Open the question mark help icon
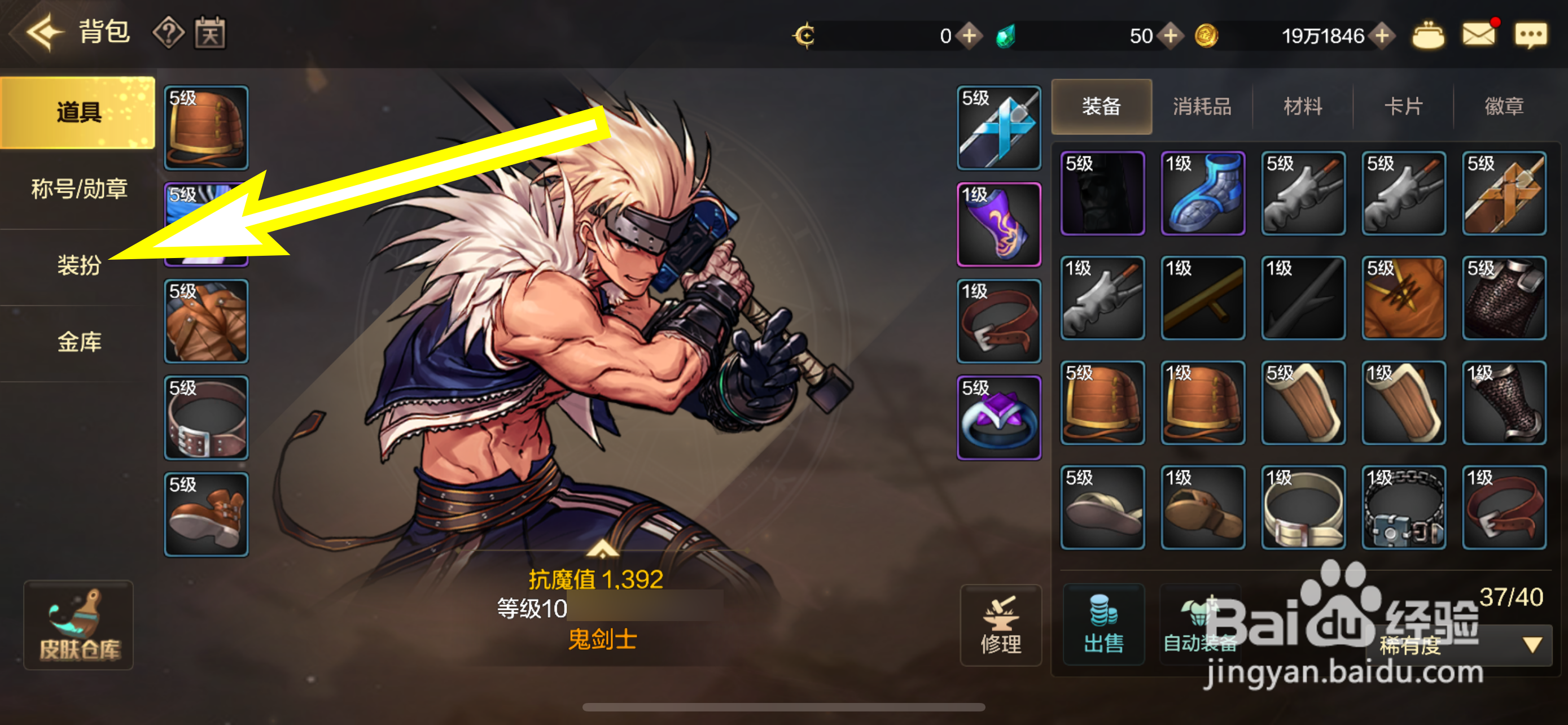 [169, 33]
